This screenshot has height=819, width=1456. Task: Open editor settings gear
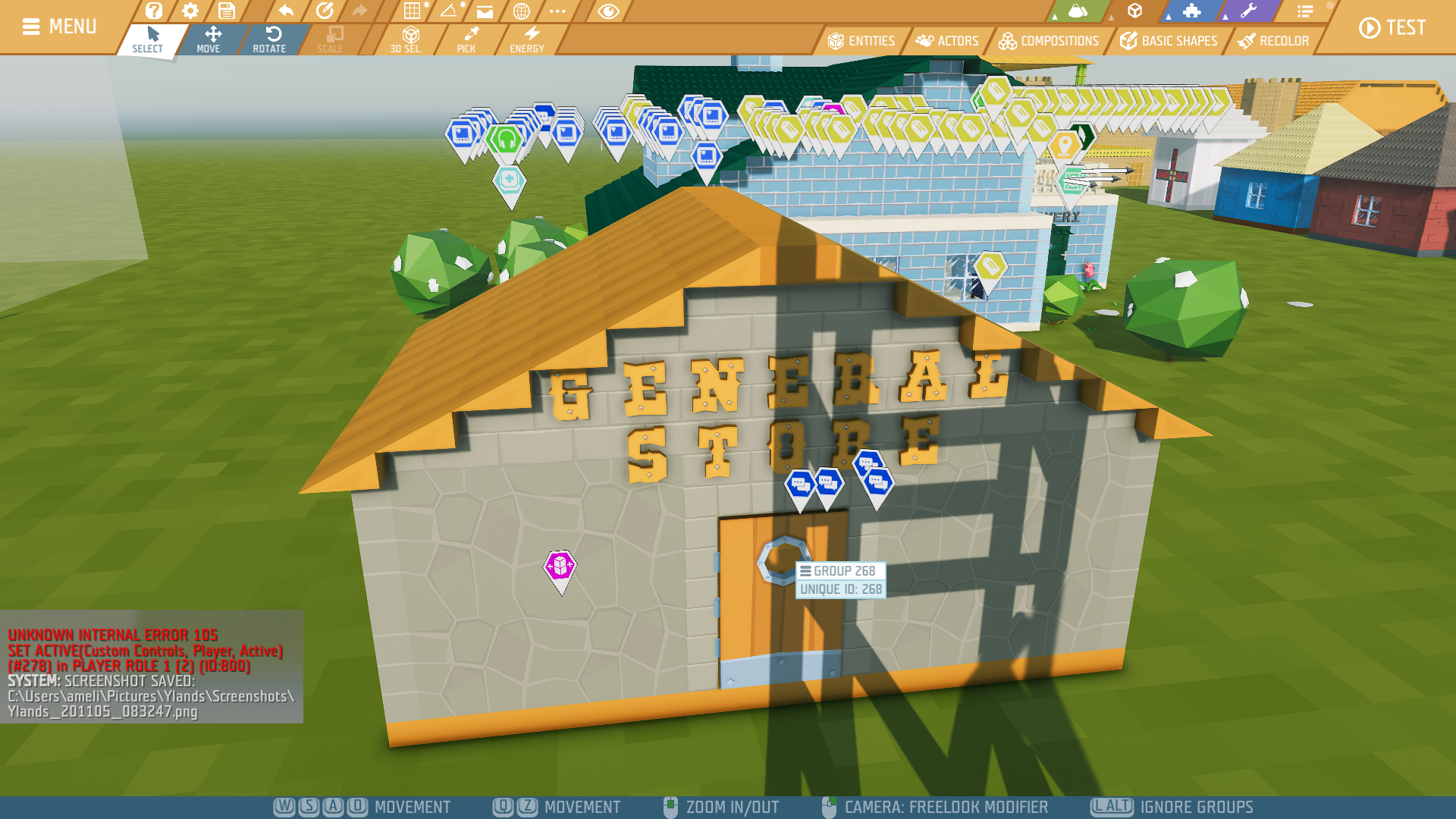click(190, 11)
